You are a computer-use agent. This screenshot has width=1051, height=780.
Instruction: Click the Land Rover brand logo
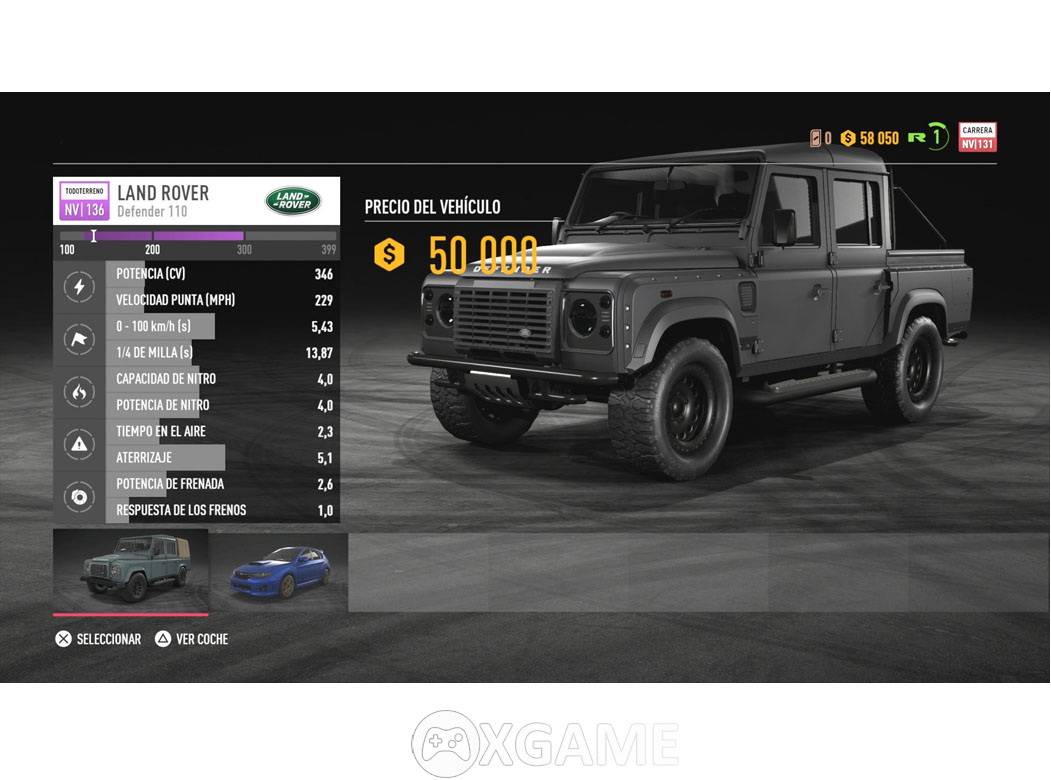point(293,201)
